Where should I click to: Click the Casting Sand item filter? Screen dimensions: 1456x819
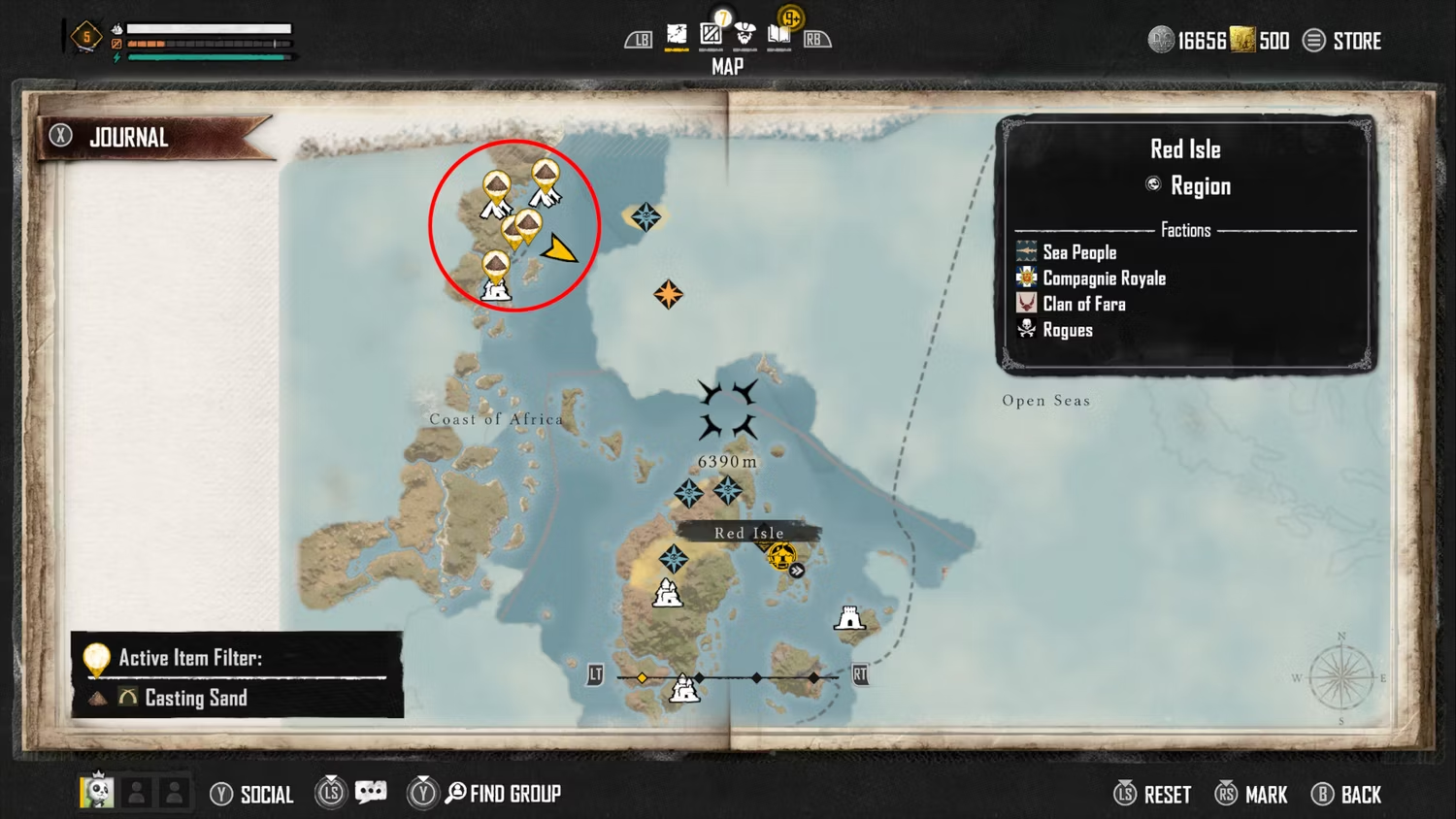[195, 698]
